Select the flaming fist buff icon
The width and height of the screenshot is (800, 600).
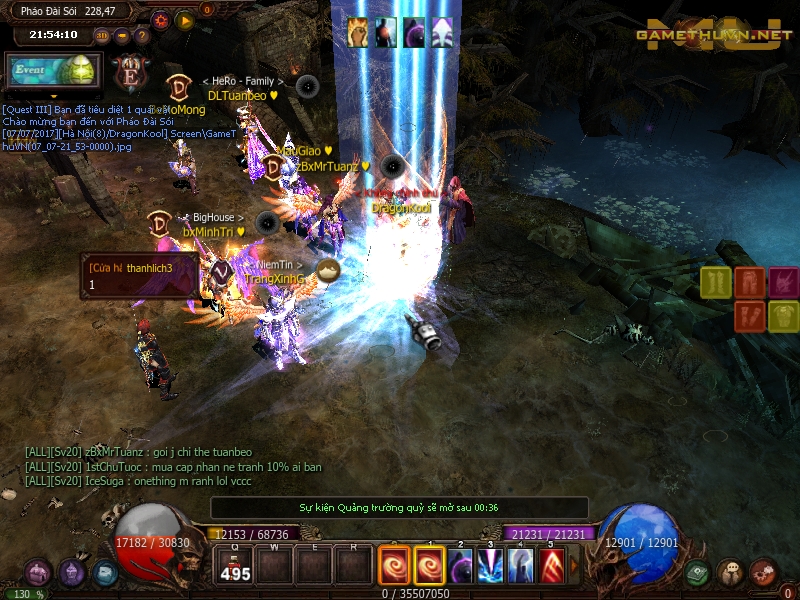tap(358, 32)
